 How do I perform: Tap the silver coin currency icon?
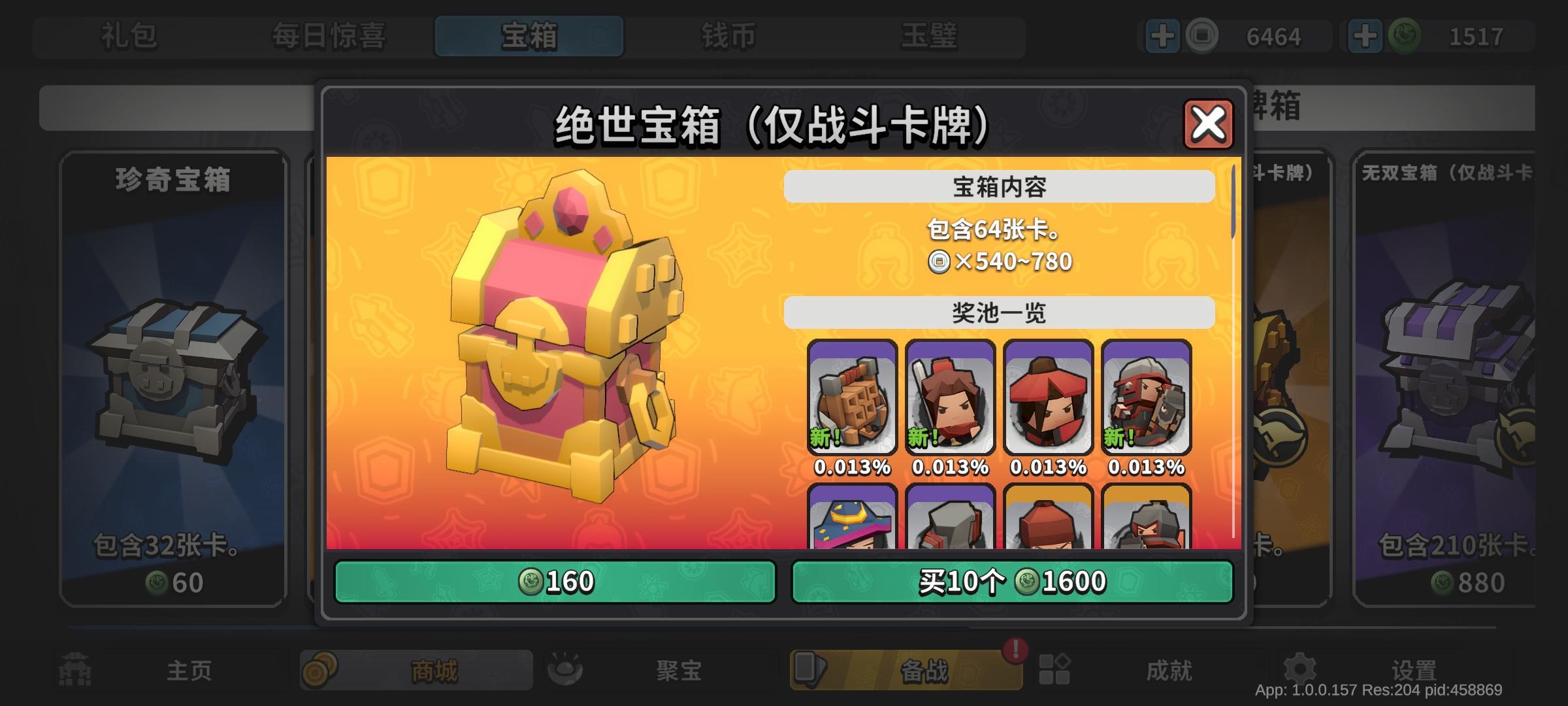pyautogui.click(x=1202, y=36)
